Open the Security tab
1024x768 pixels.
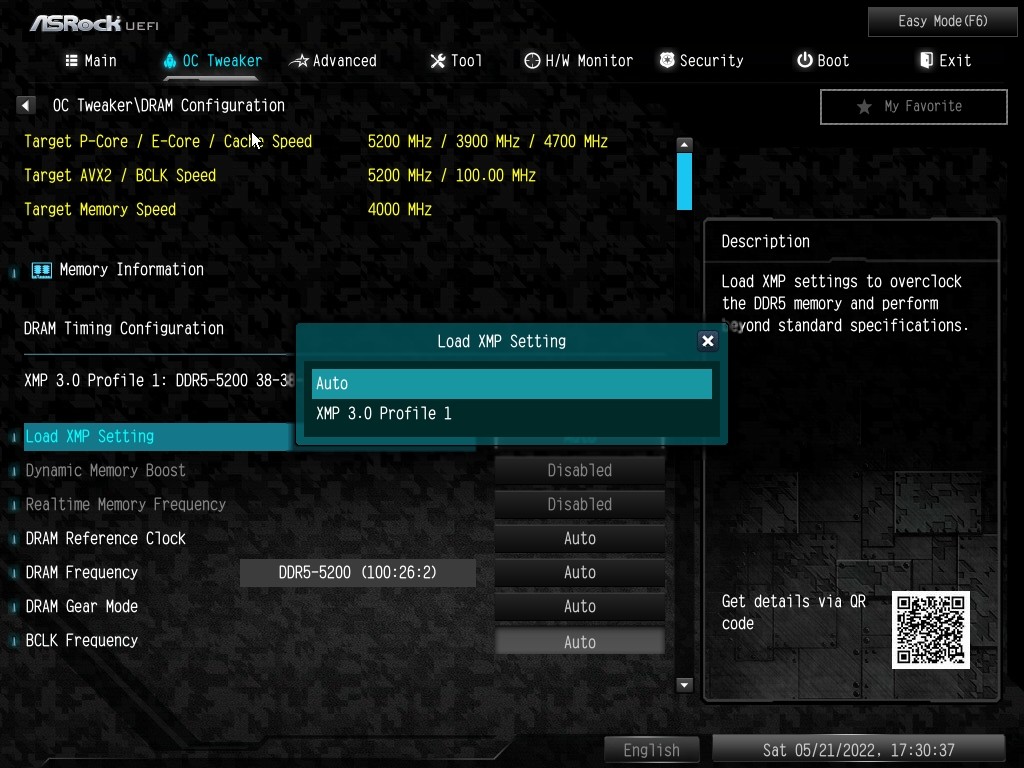point(700,61)
